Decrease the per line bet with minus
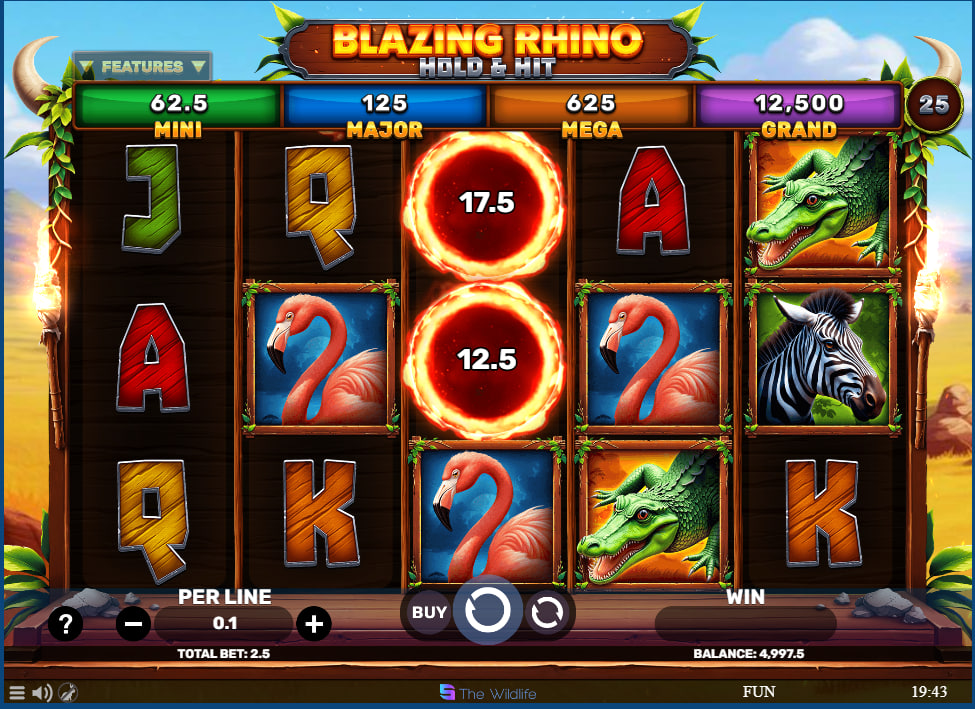The image size is (975, 709). [133, 625]
